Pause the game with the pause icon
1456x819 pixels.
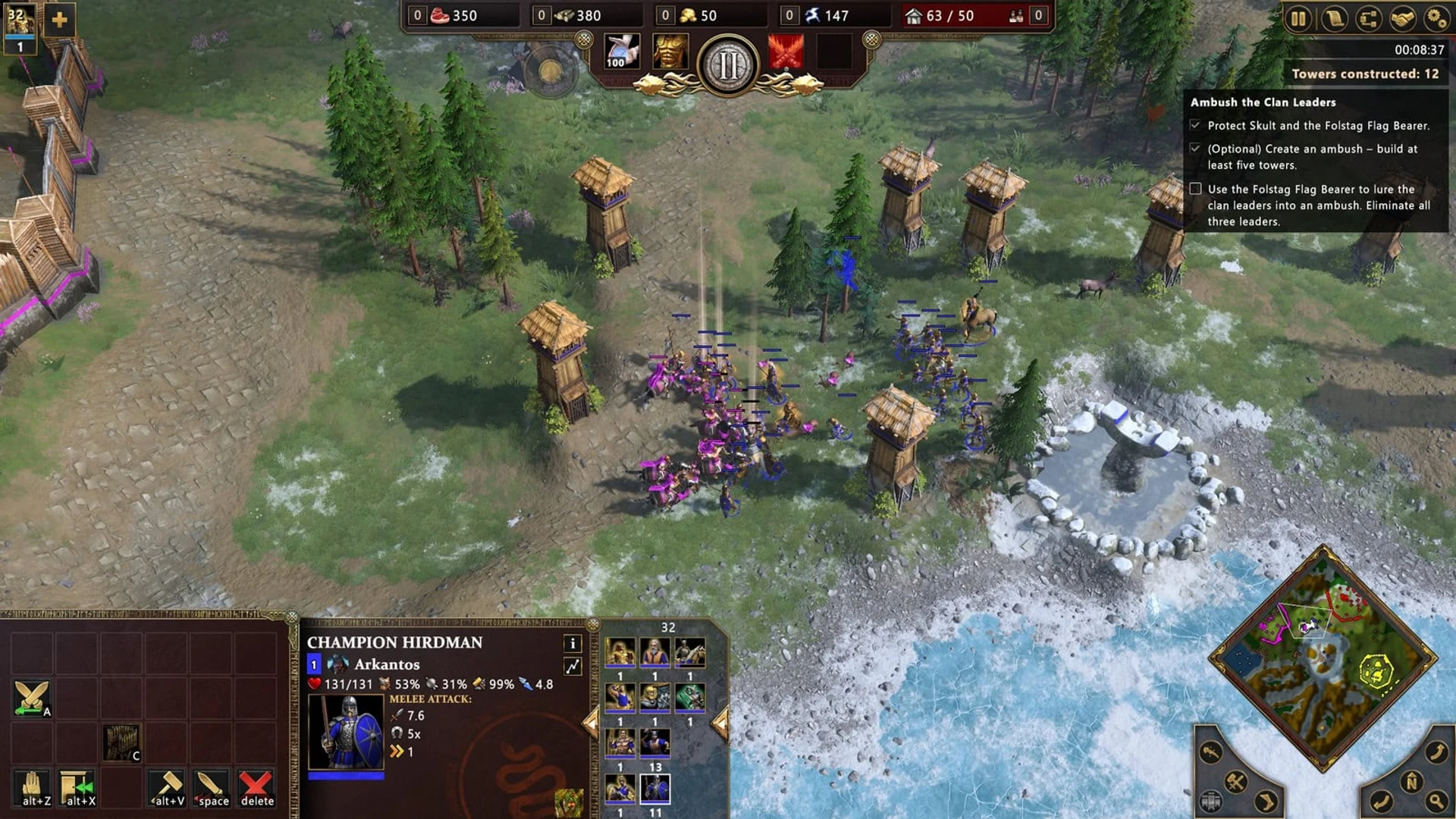(x=1298, y=18)
